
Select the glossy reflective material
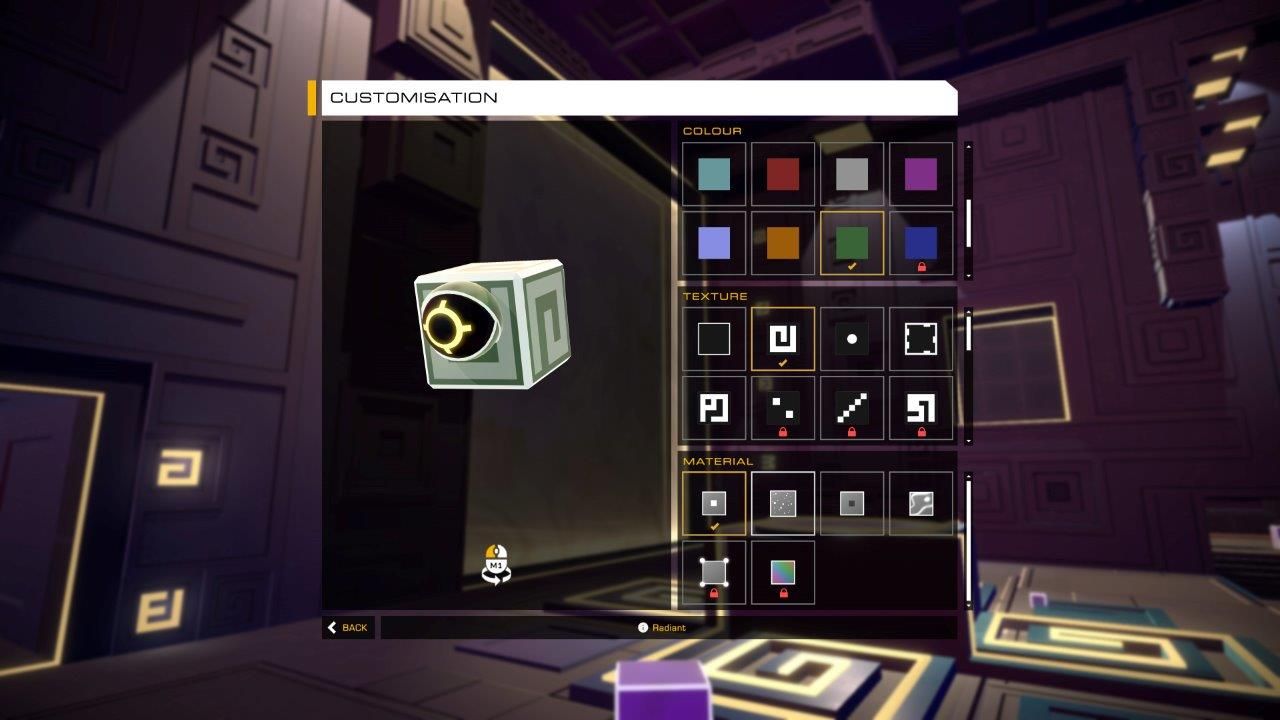coord(921,502)
